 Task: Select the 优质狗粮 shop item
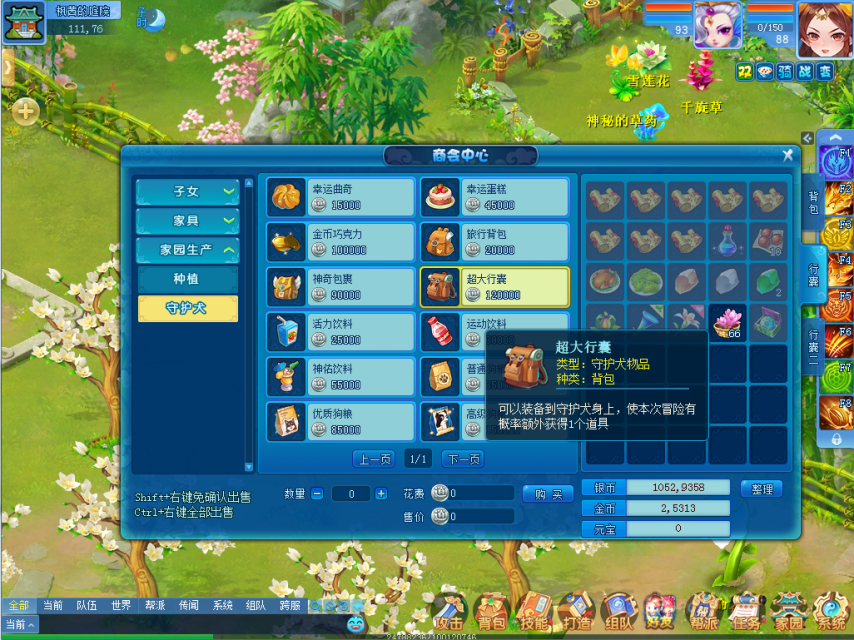pos(340,421)
